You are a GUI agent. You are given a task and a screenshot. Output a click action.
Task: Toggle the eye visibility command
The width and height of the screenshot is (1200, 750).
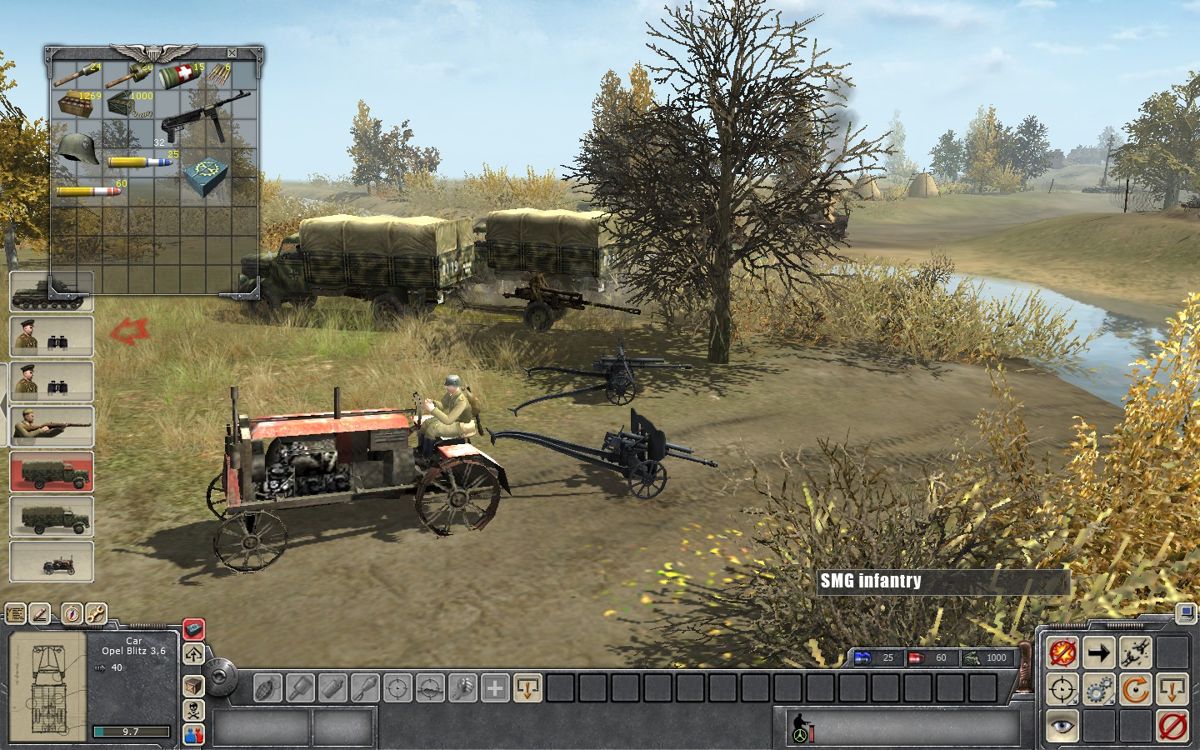point(1062,725)
